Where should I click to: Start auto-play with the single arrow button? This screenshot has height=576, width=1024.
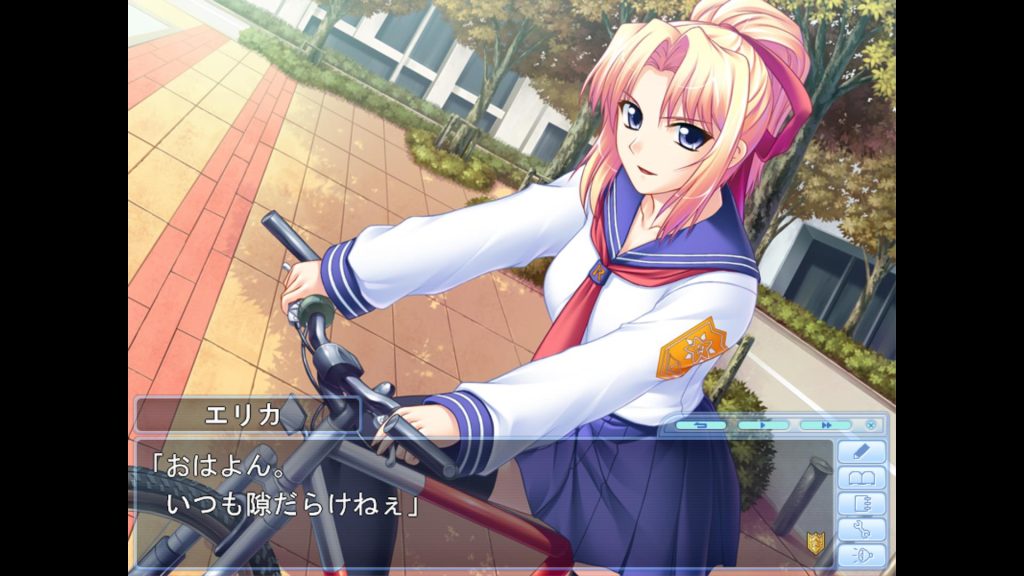[763, 425]
